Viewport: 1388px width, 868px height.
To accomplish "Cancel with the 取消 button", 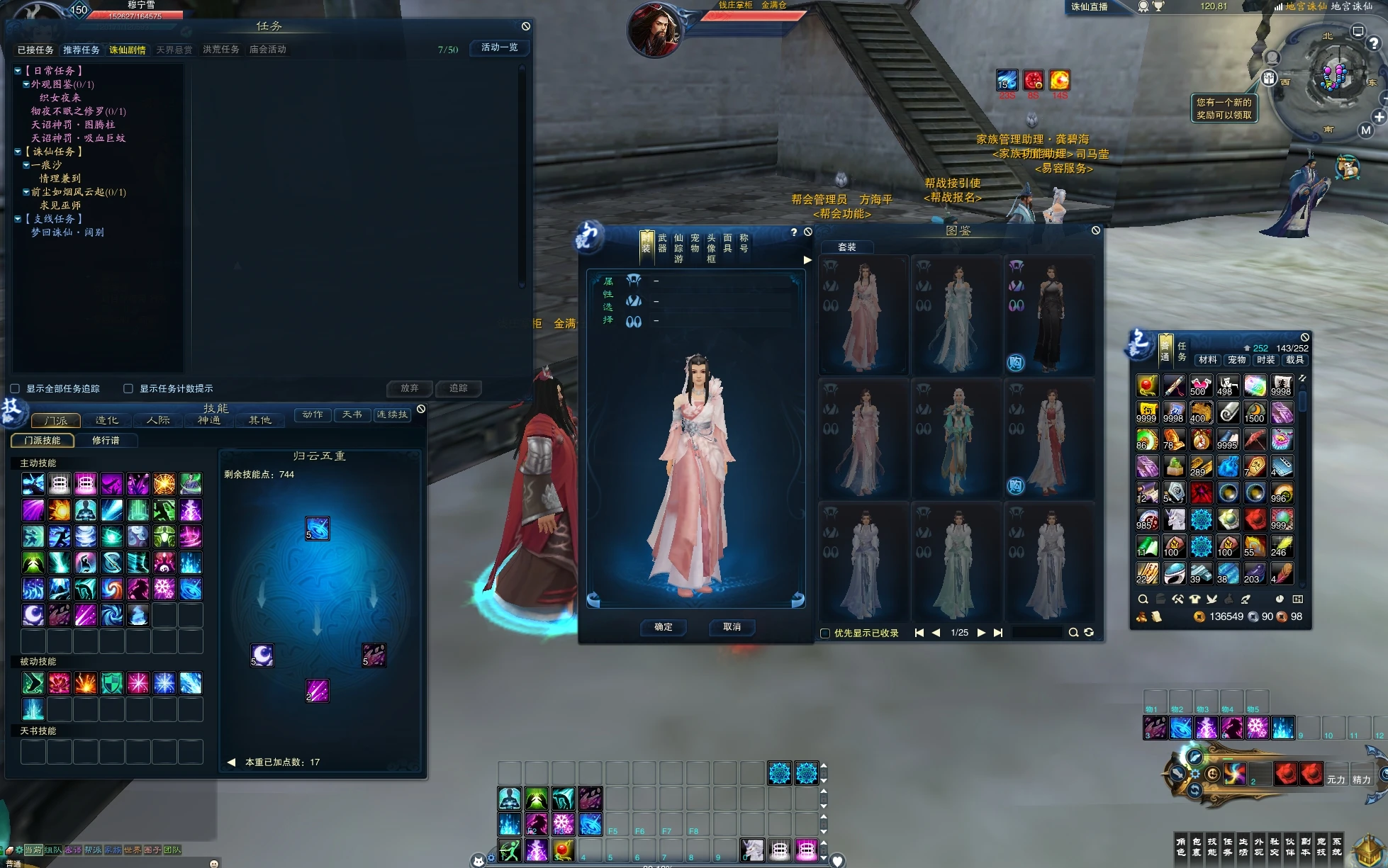I will (x=732, y=627).
